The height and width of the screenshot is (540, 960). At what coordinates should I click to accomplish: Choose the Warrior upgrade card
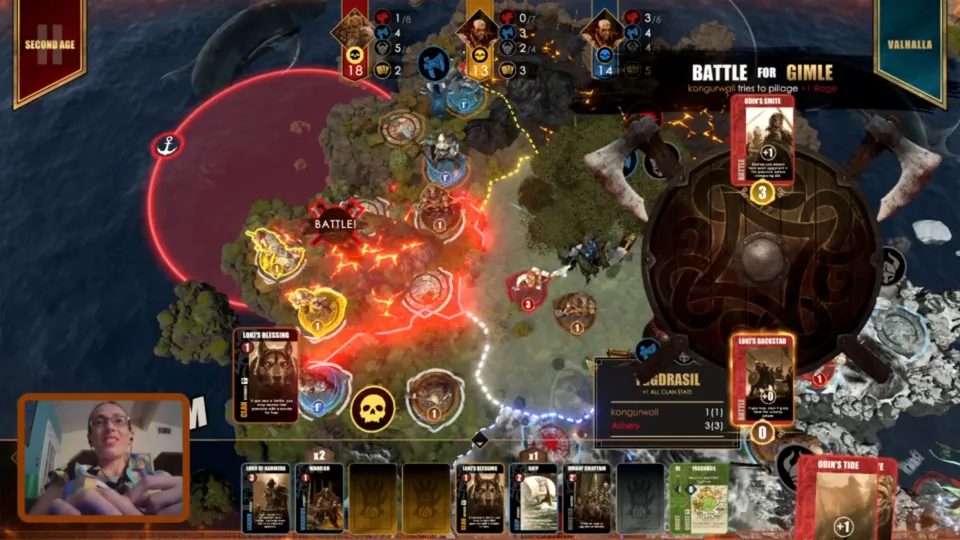click(x=320, y=497)
